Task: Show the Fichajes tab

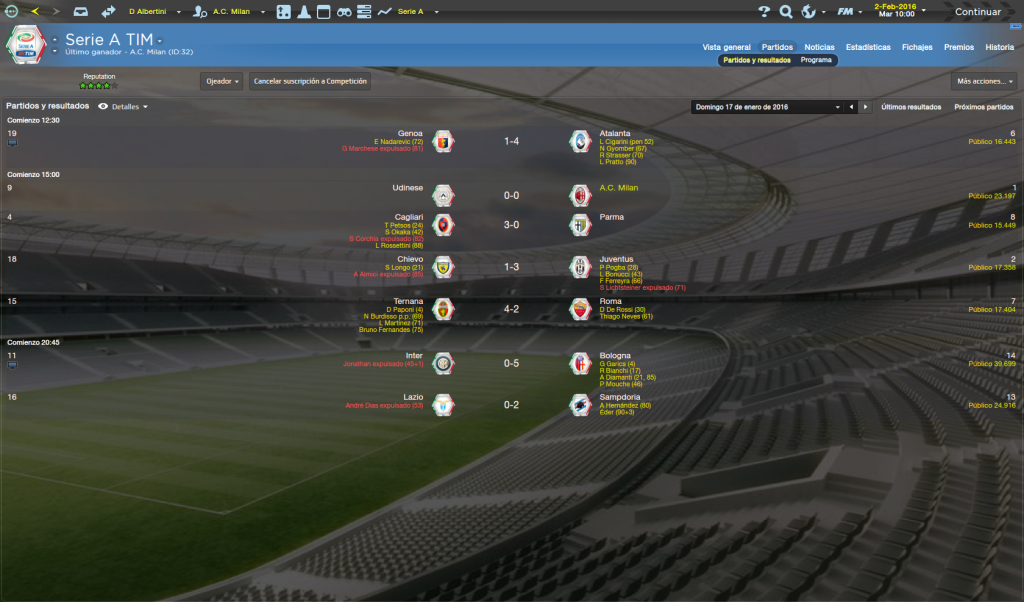Action: point(917,47)
